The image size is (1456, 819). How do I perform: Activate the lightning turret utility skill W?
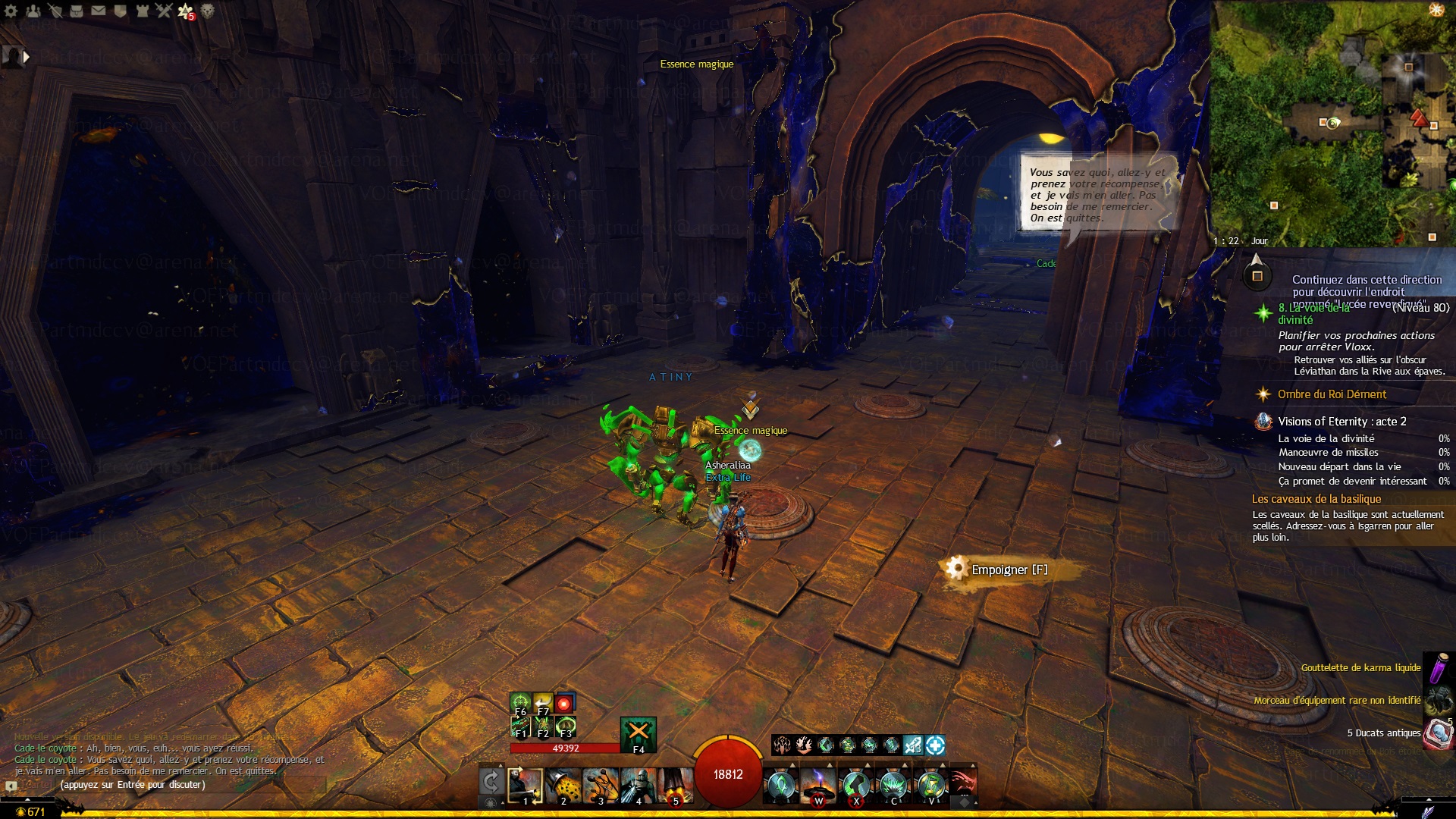tap(818, 786)
